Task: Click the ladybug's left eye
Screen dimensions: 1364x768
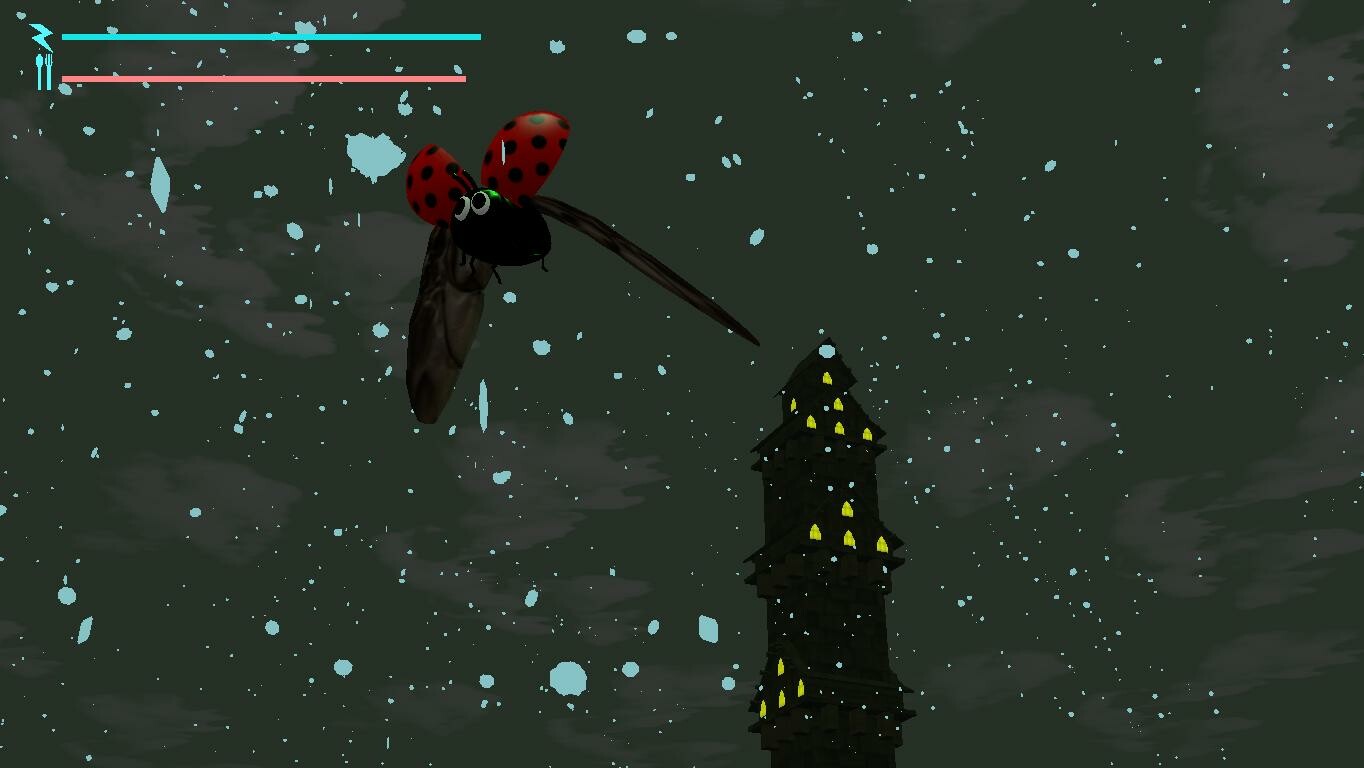Action: [463, 207]
